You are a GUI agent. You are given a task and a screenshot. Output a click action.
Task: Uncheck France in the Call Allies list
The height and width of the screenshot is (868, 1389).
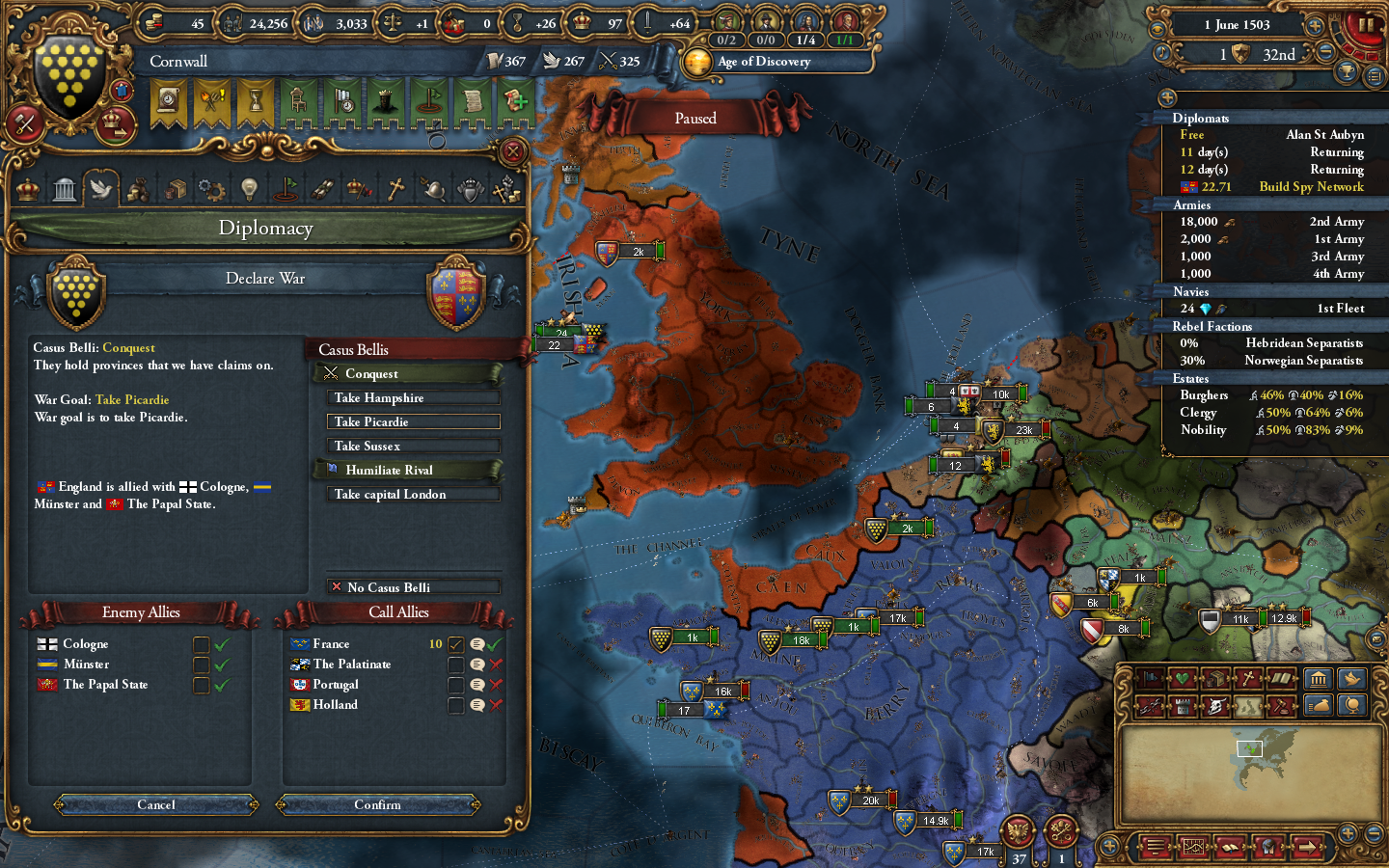pos(455,644)
